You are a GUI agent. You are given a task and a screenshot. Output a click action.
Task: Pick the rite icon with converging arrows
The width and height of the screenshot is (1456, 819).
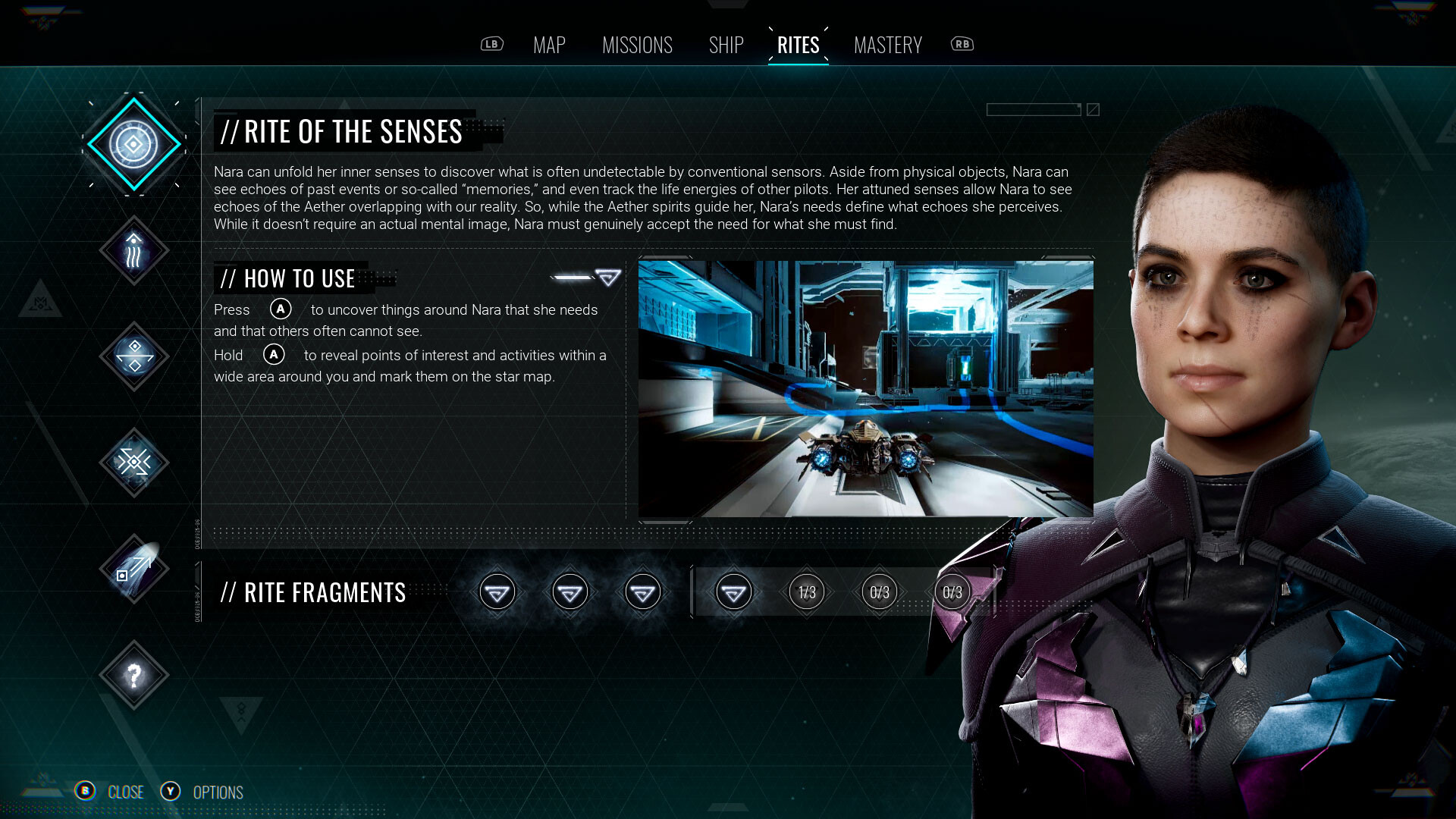(133, 463)
